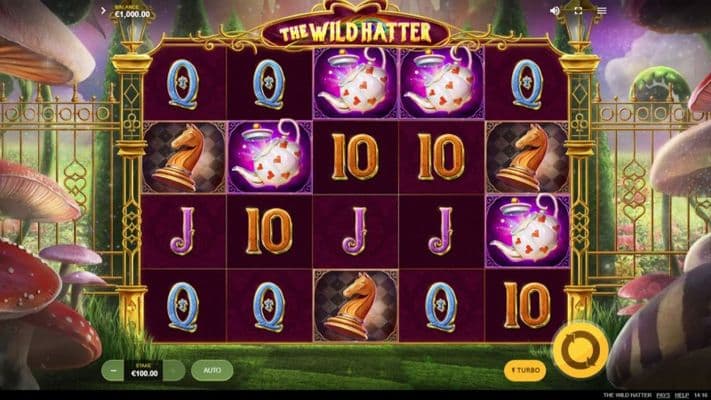The height and width of the screenshot is (400, 711).
Task: Mute the game sound via speaker icon
Action: coord(555,11)
